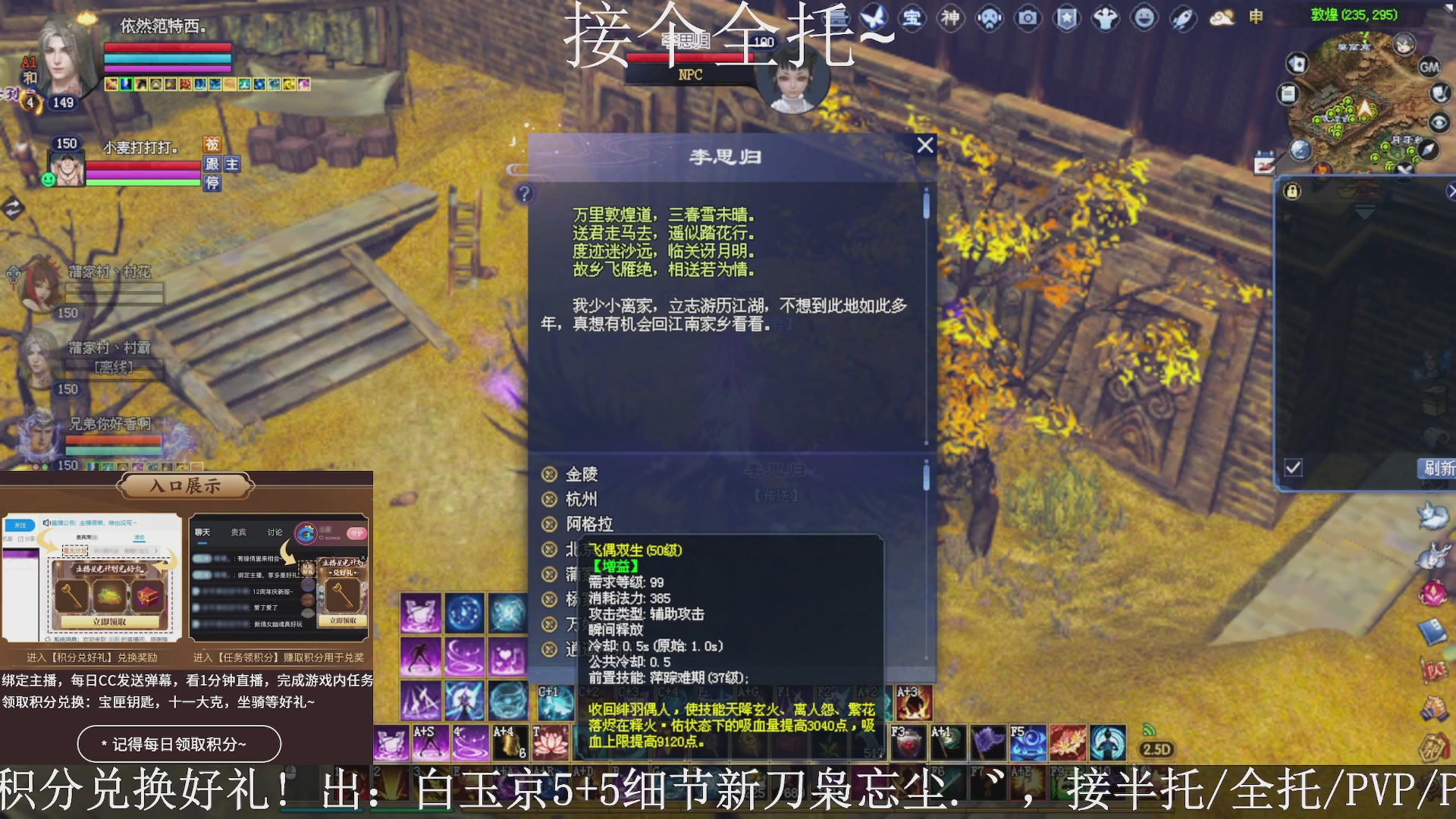Click the 神 deity icon in top bar
Screen dimensions: 1456x819
(x=950, y=19)
